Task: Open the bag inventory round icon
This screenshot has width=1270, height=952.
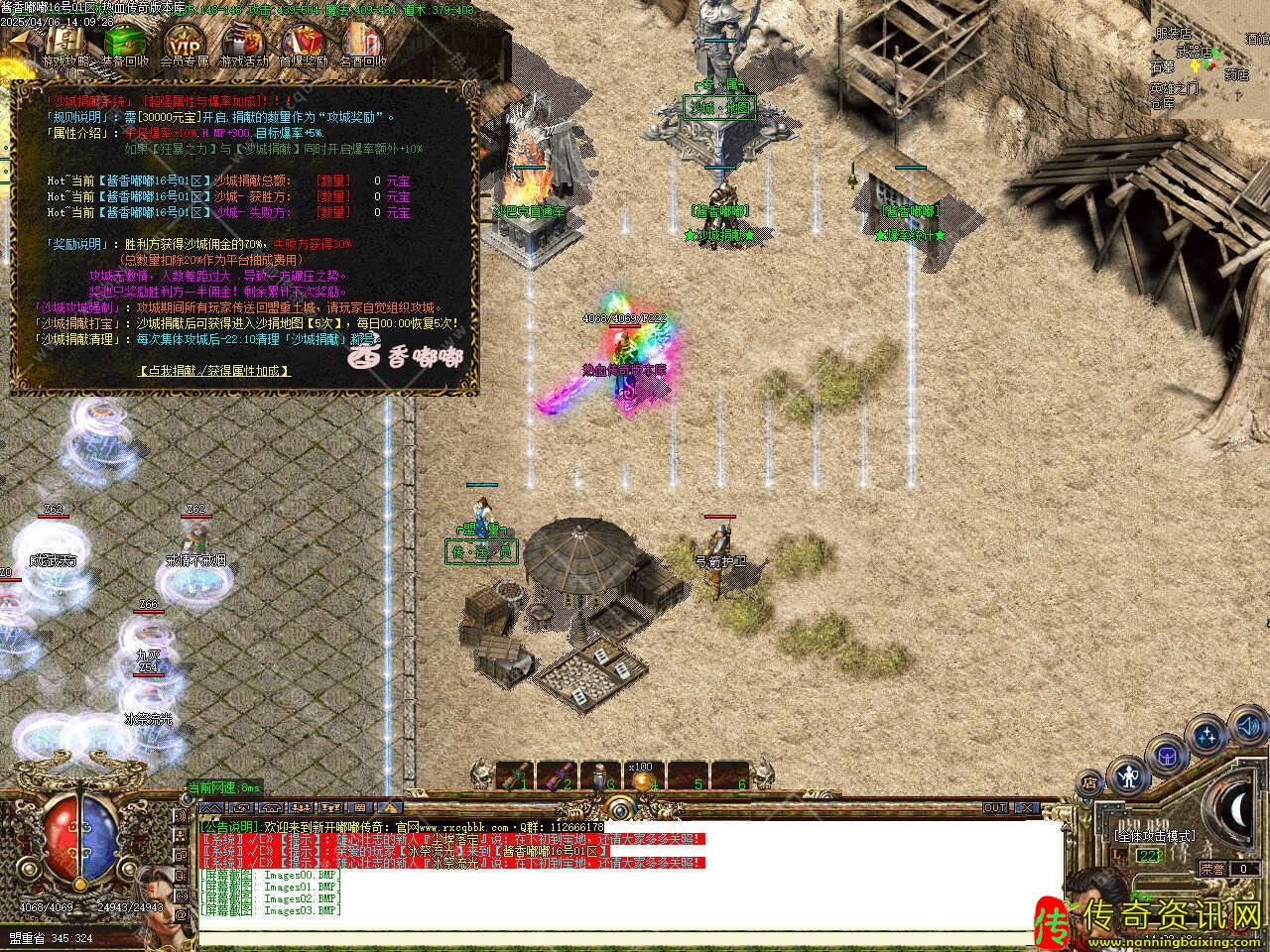Action: pos(1167,755)
